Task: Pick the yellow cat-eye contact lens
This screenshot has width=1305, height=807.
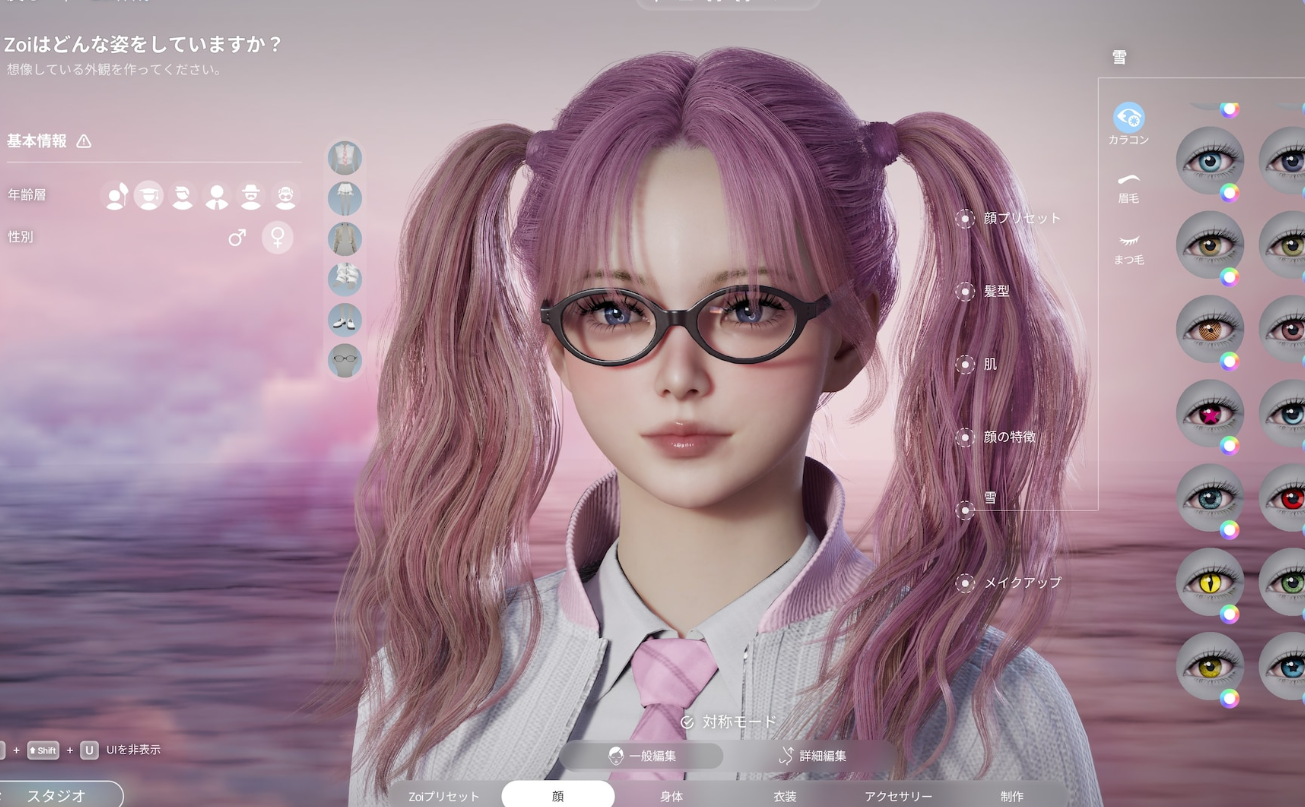Action: (1209, 581)
